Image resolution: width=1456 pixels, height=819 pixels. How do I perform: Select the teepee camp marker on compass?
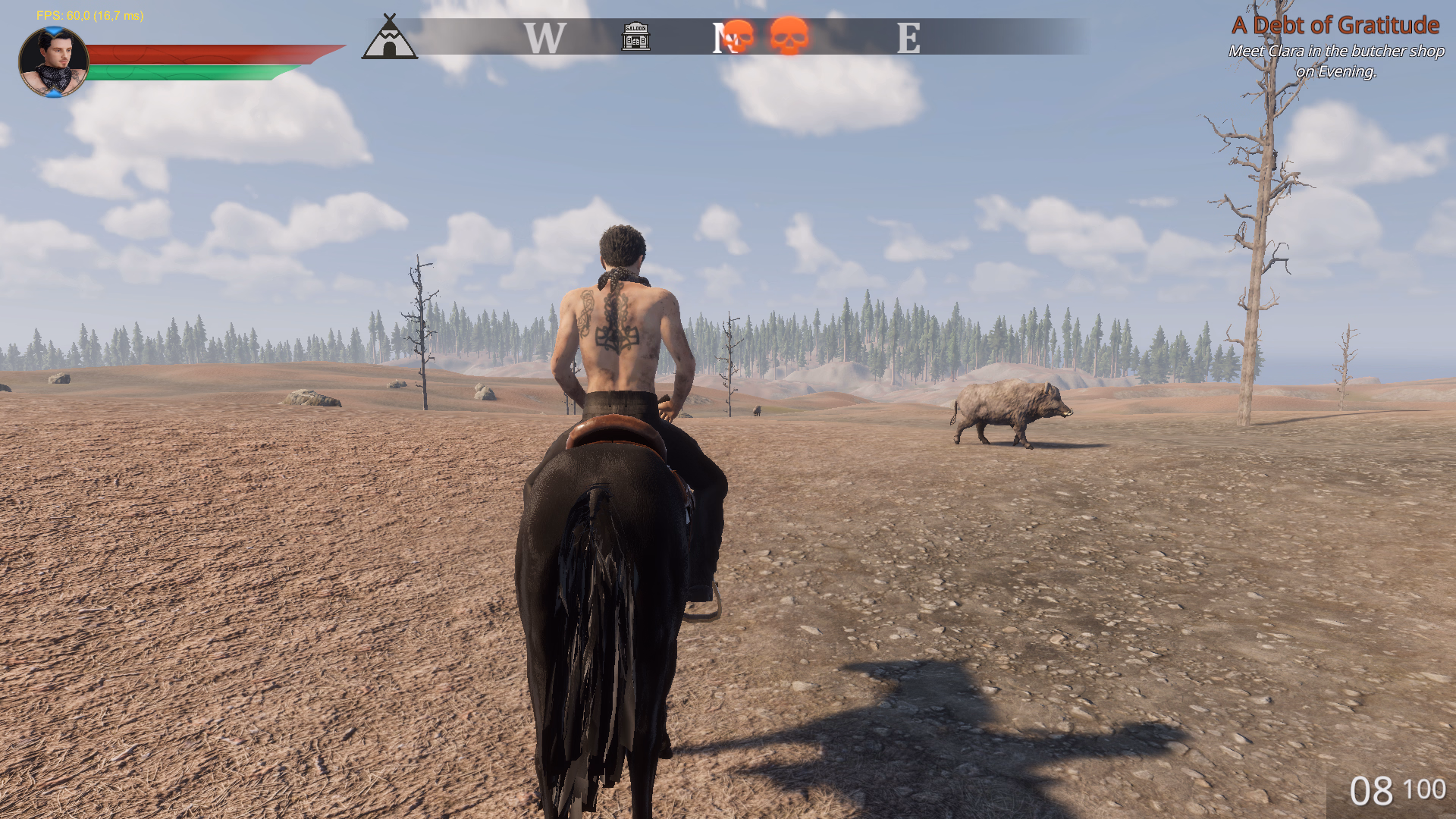coord(389,38)
